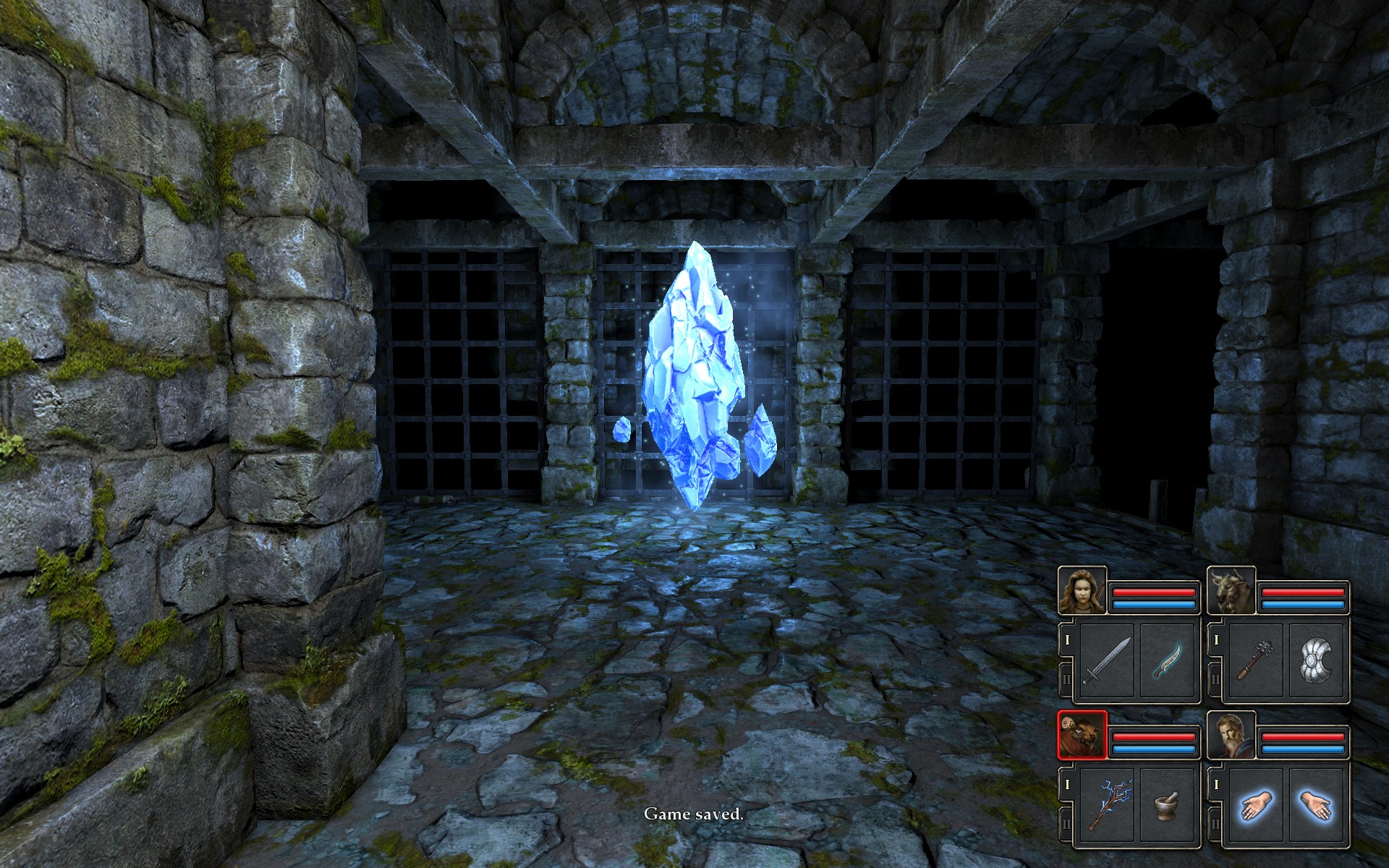This screenshot has width=1389, height=868.
Task: Select the white round shield slot
Action: (1317, 660)
